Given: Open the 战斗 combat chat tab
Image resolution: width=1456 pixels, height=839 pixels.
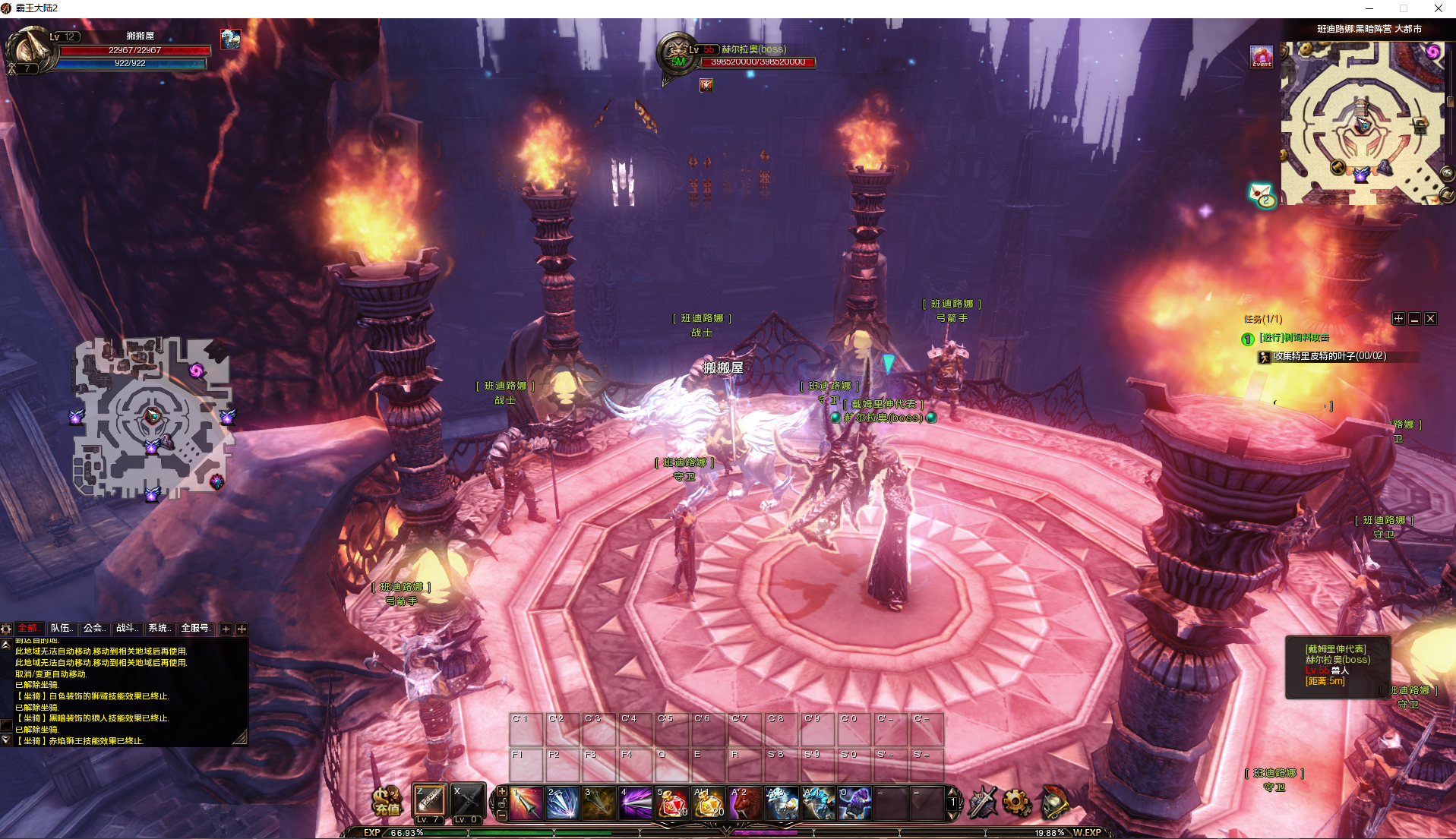Looking at the screenshot, I should click(127, 628).
